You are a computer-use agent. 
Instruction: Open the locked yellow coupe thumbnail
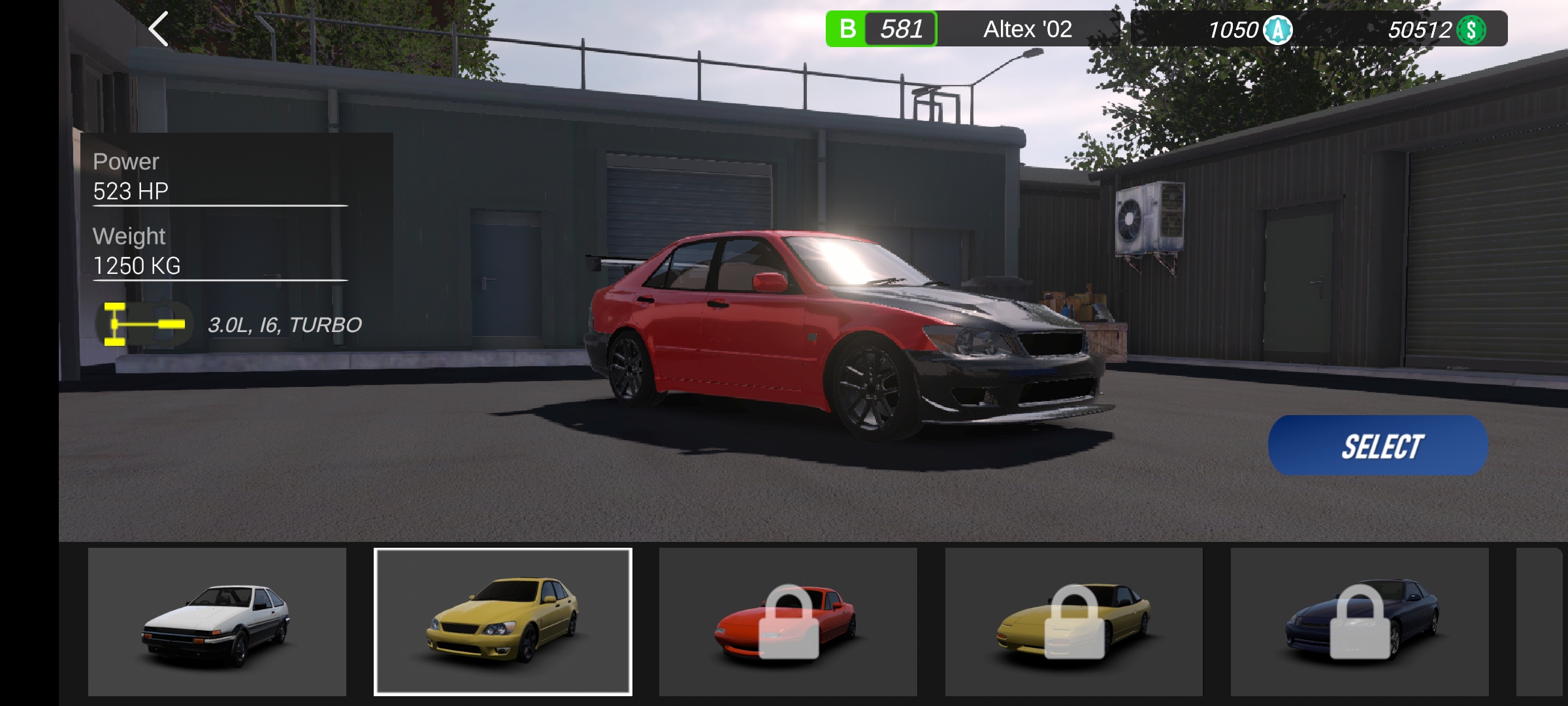(x=1073, y=622)
